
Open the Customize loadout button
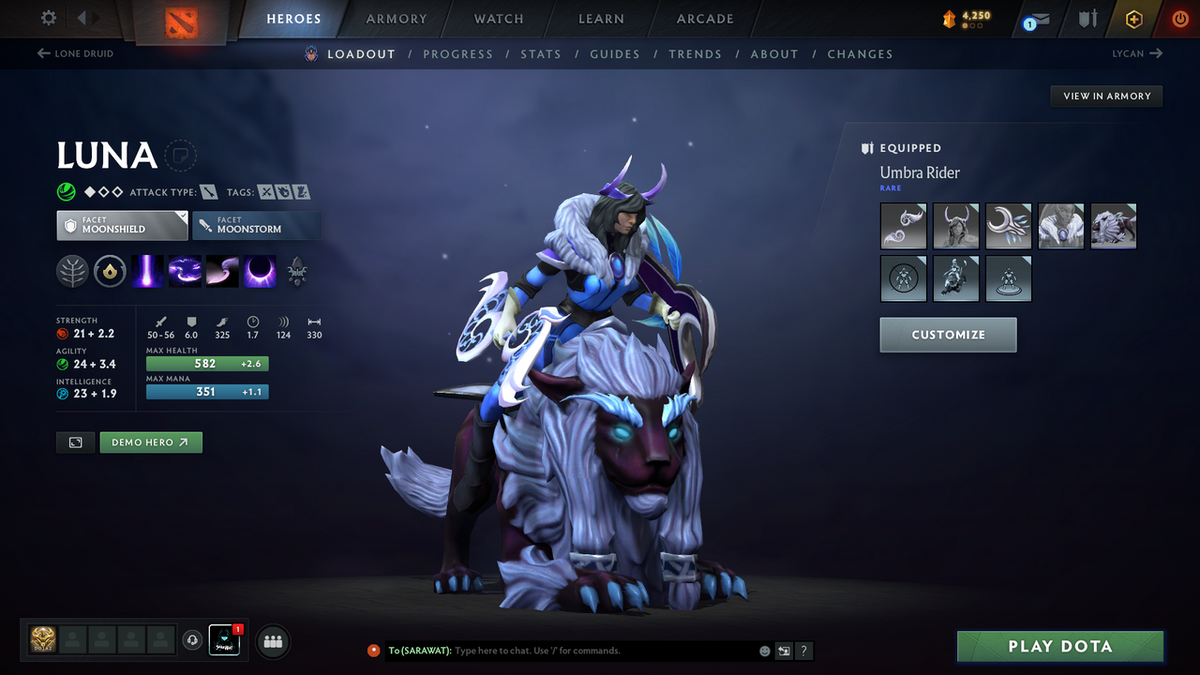pyautogui.click(x=948, y=335)
